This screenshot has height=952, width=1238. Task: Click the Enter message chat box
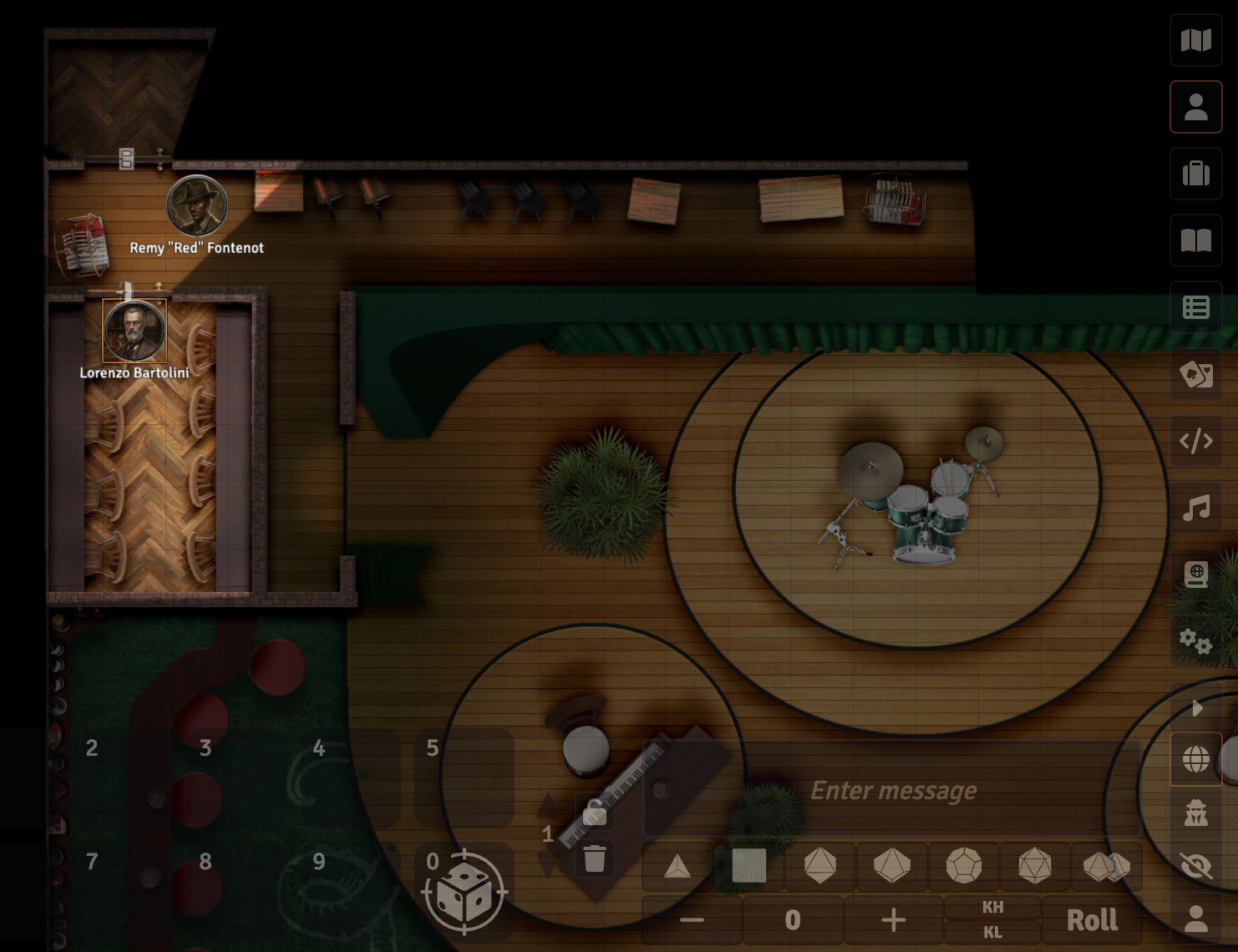tap(892, 790)
